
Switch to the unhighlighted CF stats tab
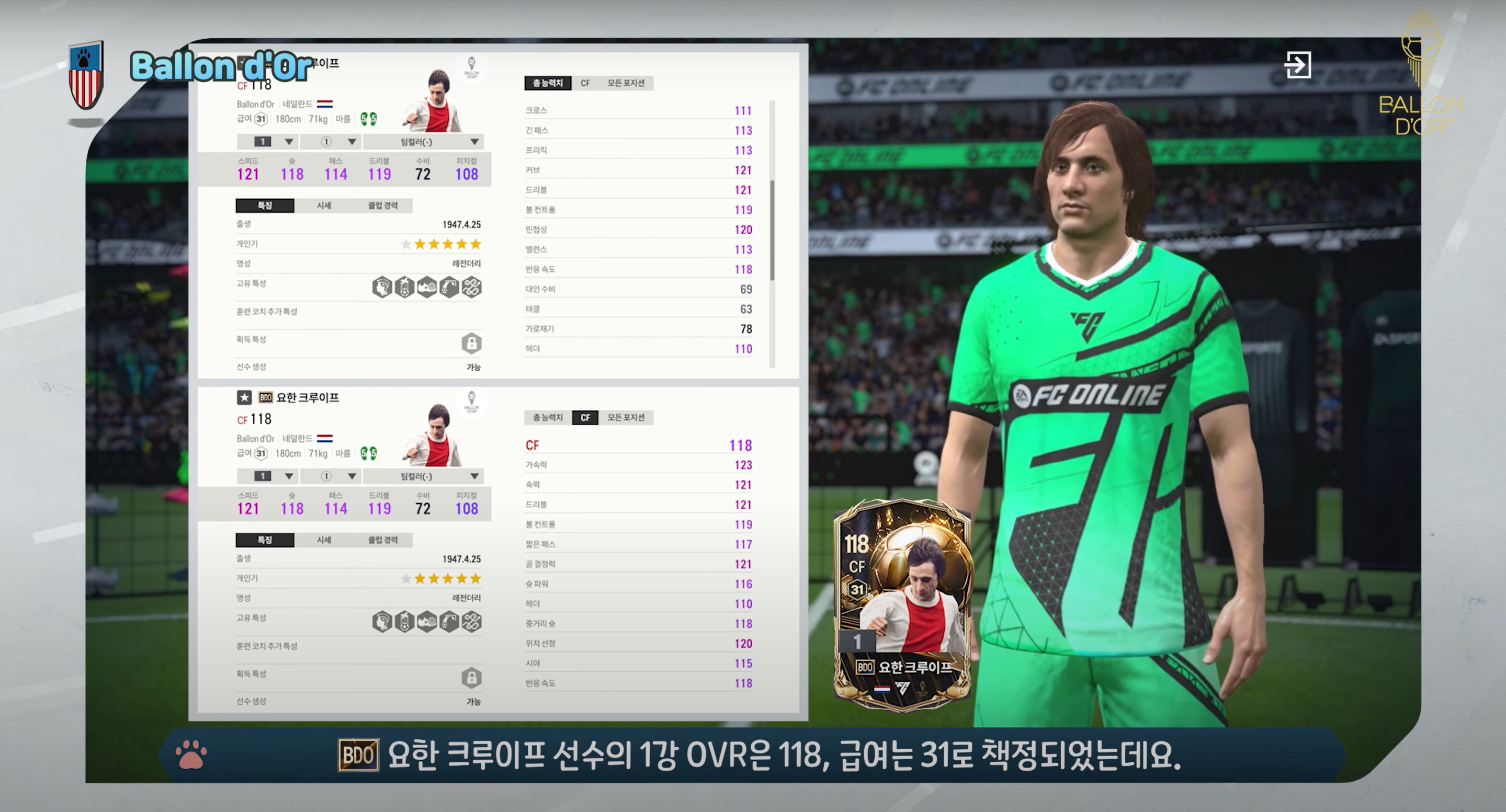pyautogui.click(x=585, y=83)
